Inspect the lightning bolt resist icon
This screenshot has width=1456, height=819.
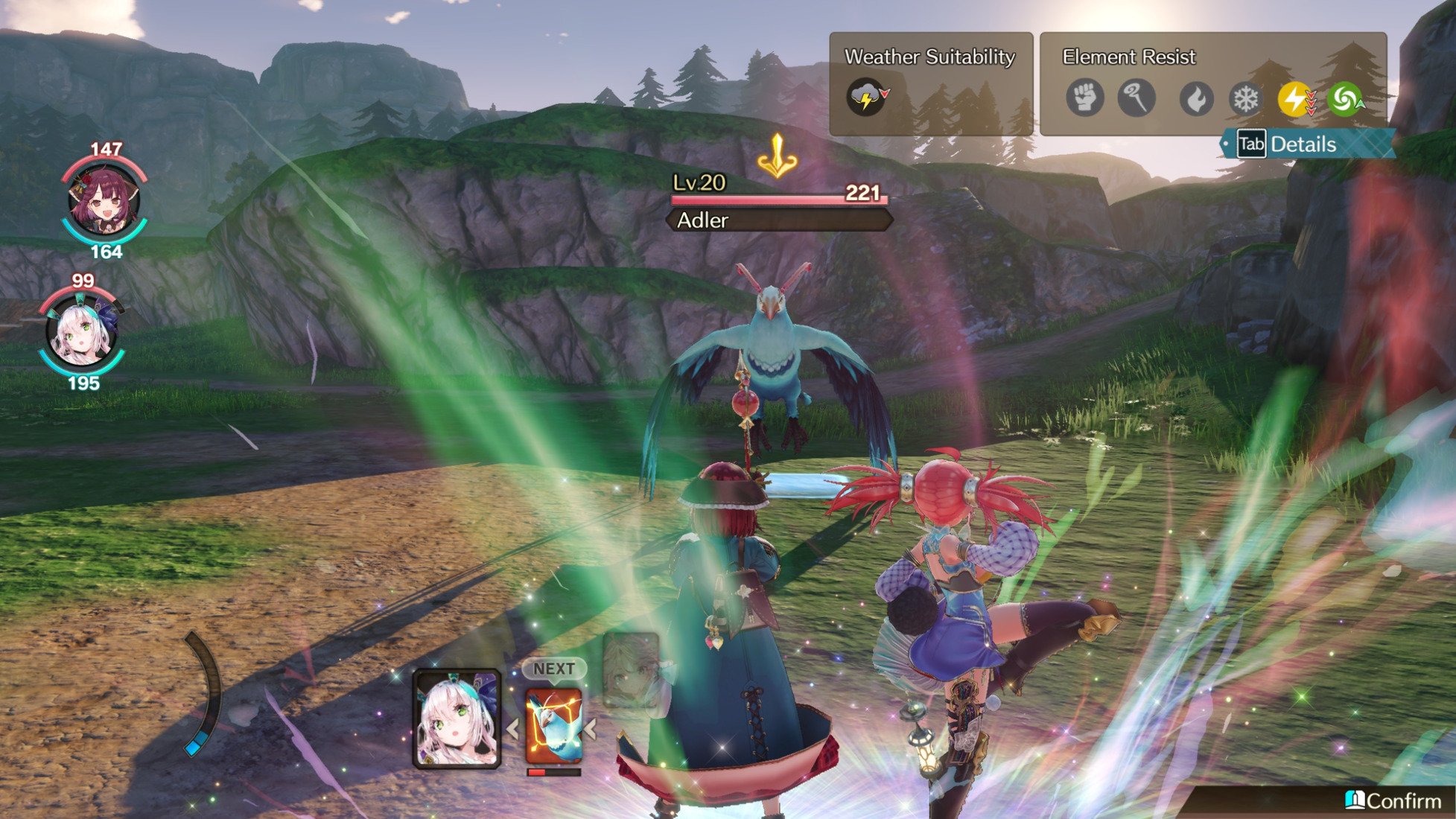[1295, 98]
